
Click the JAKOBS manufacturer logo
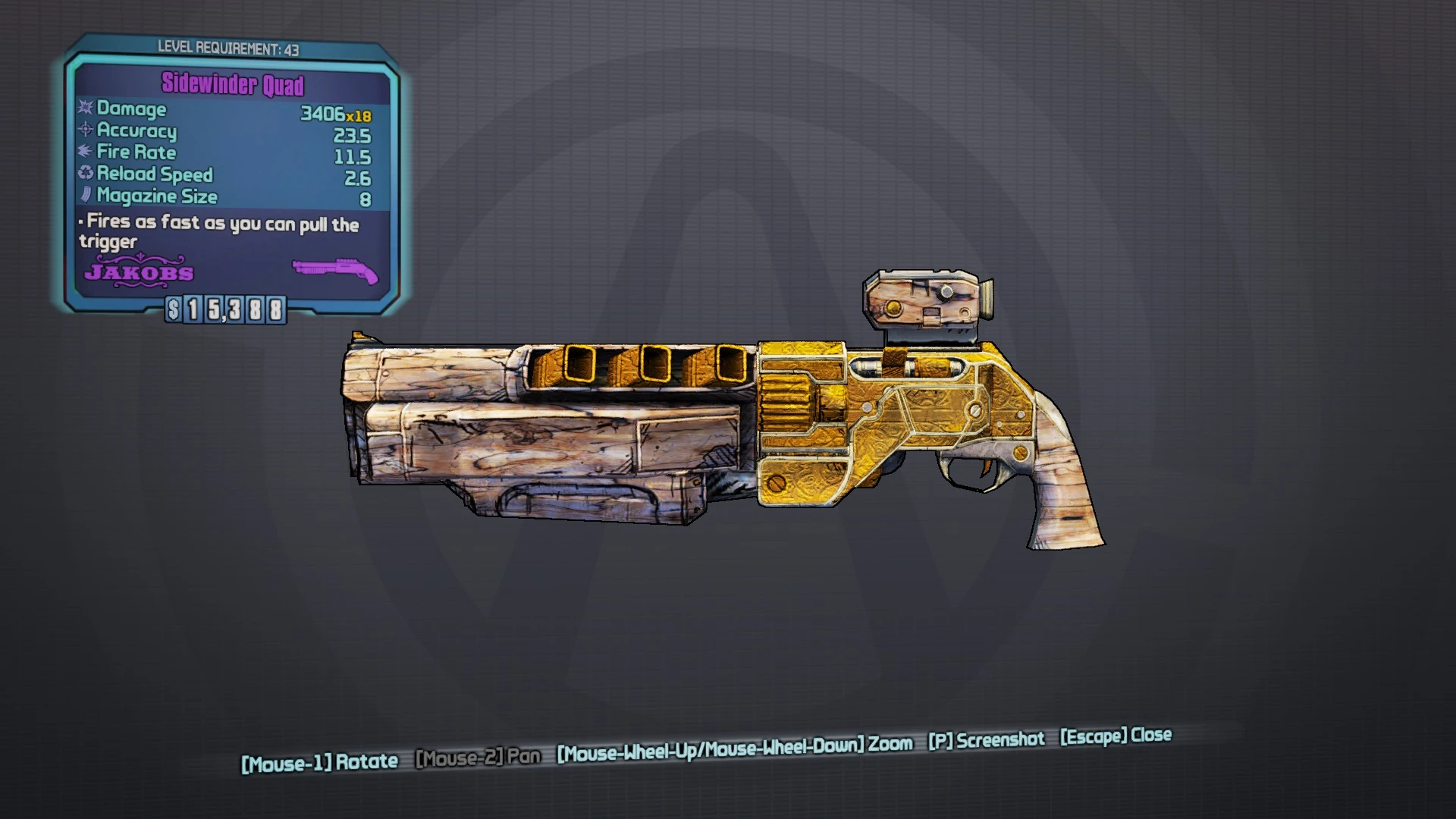coord(138,273)
